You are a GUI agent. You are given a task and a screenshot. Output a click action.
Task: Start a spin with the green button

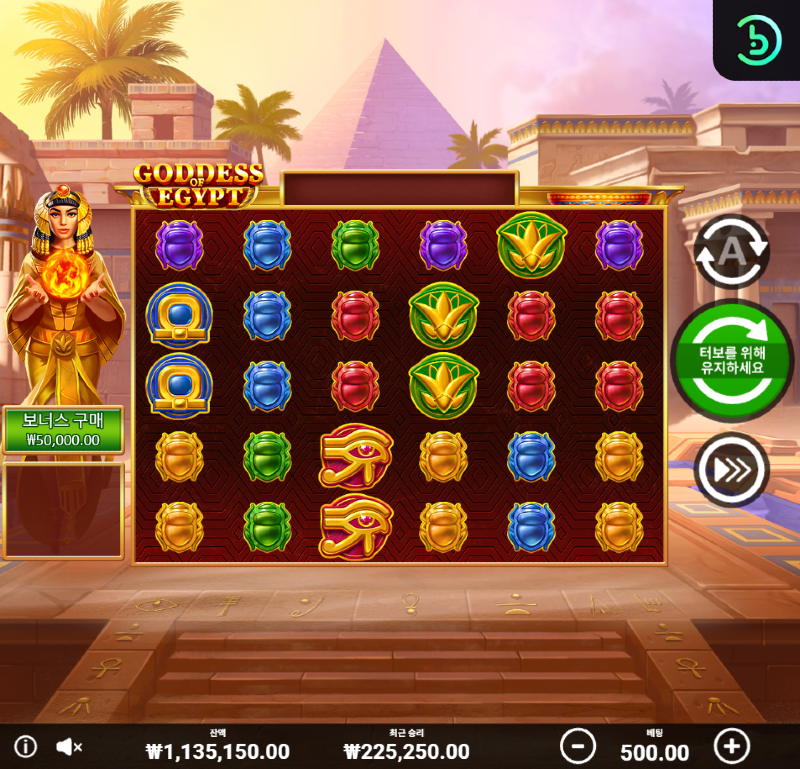click(732, 360)
